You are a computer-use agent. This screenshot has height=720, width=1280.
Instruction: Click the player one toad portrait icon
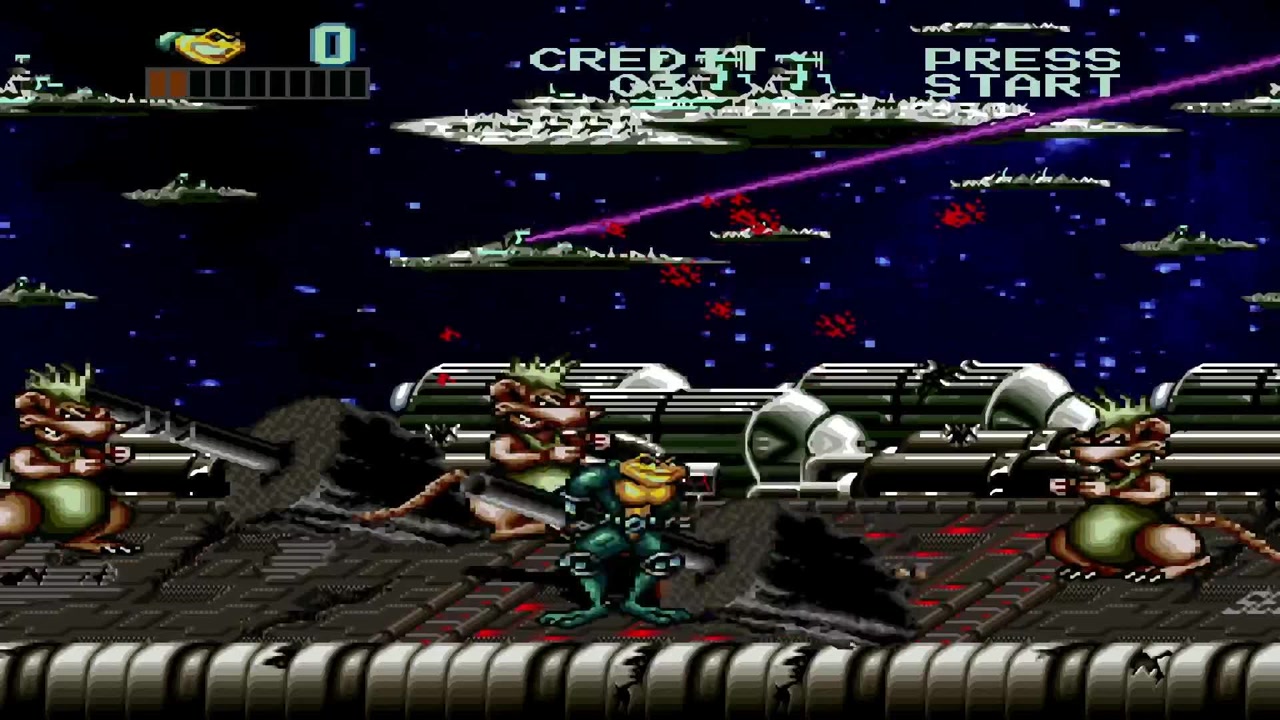pyautogui.click(x=204, y=45)
